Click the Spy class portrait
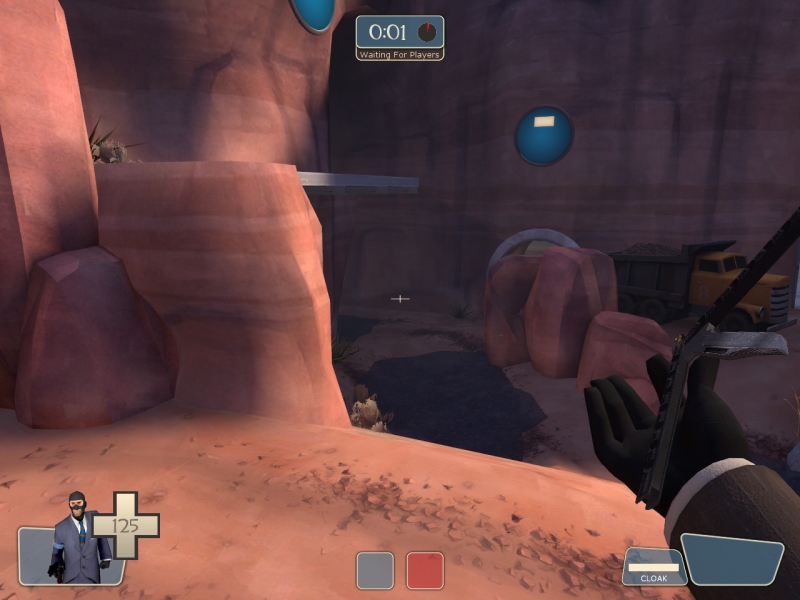Screen dimensions: 800x600 point(76,540)
